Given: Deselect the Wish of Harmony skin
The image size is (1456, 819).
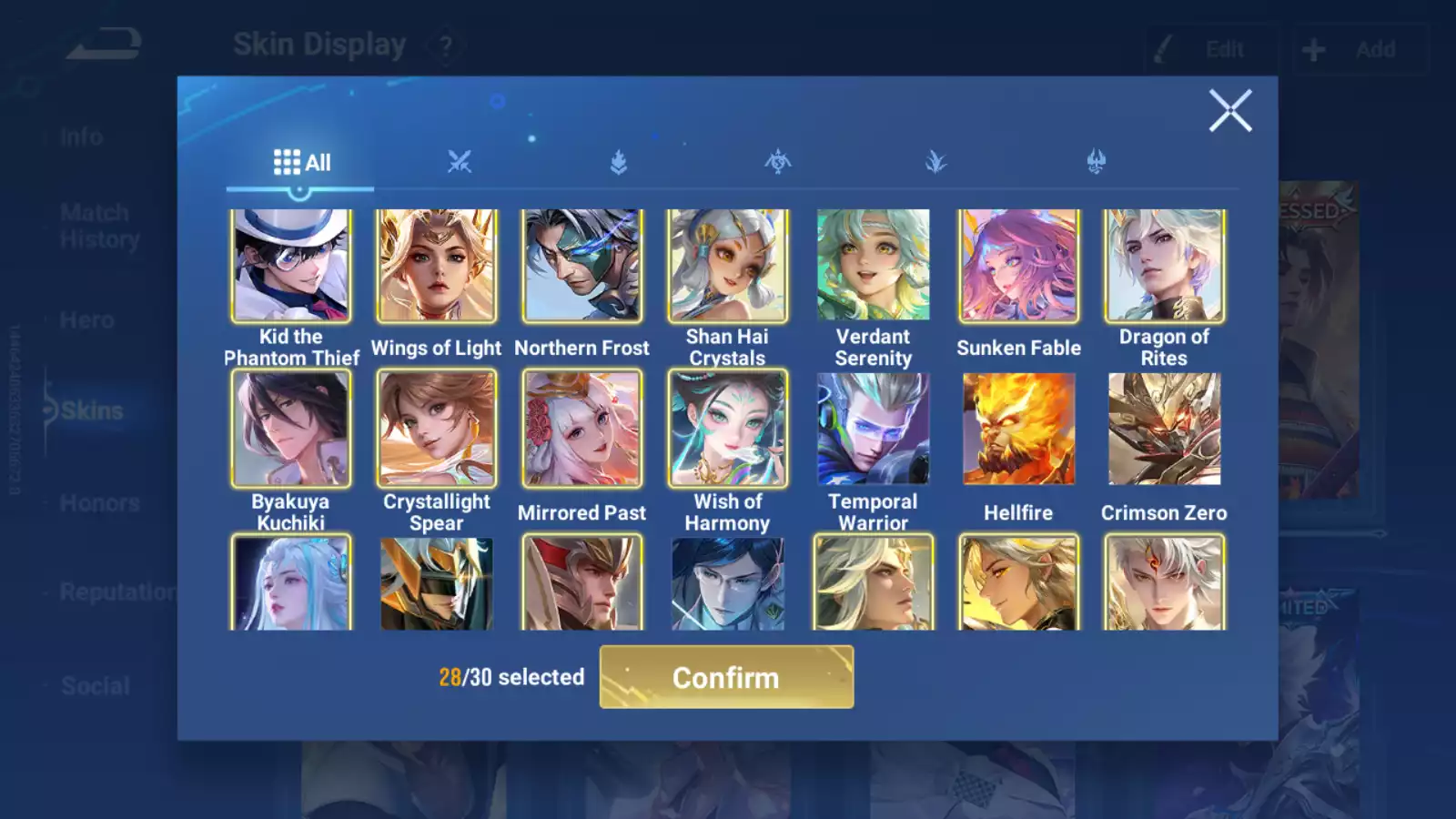Looking at the screenshot, I should [x=727, y=428].
